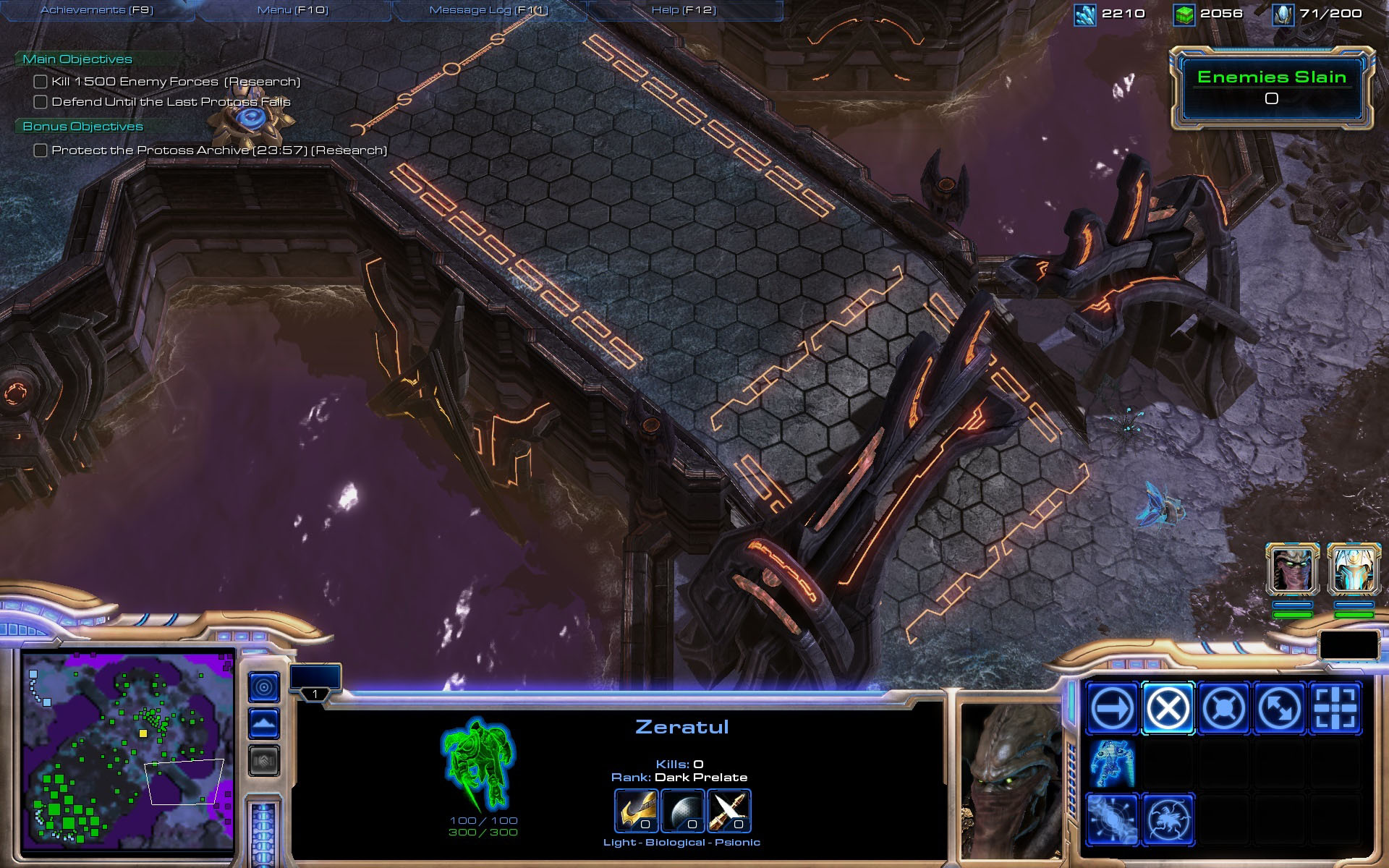Select the Move command arrow icon
The height and width of the screenshot is (868, 1389).
(1112, 708)
